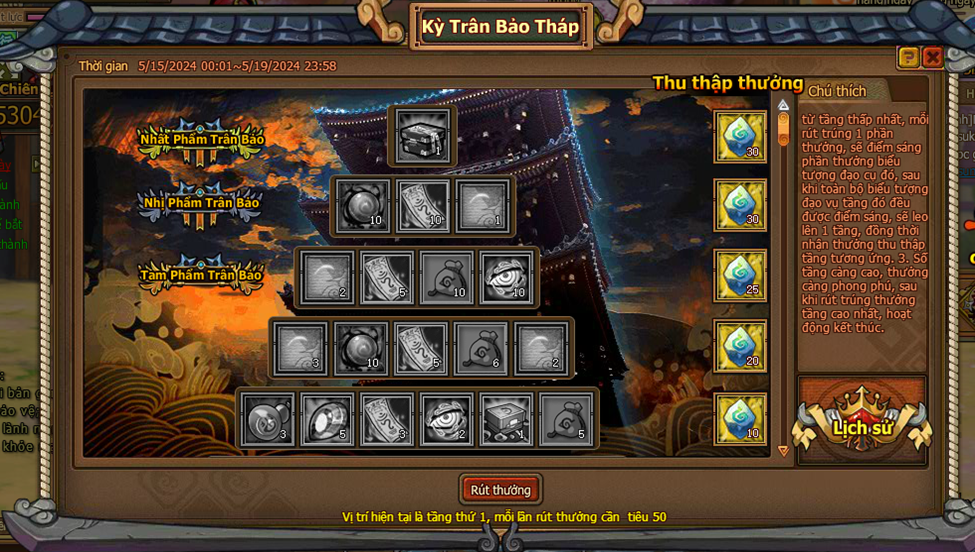975x552 pixels.
Task: Open the Lịch sử history panel
Action: click(861, 427)
